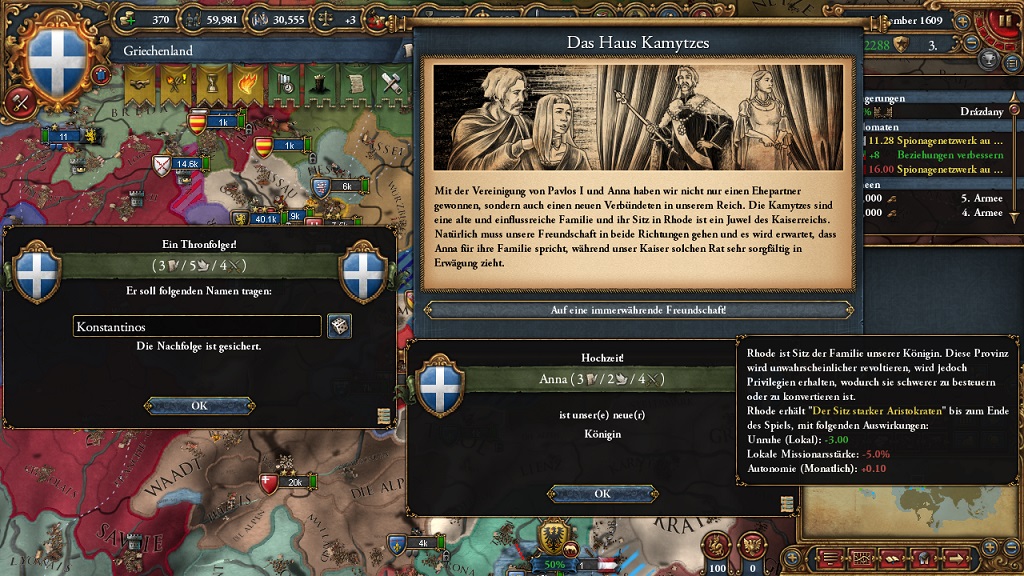
Task: Choose "Auf eine immerwährende Freundschaft!" option
Action: click(x=639, y=310)
